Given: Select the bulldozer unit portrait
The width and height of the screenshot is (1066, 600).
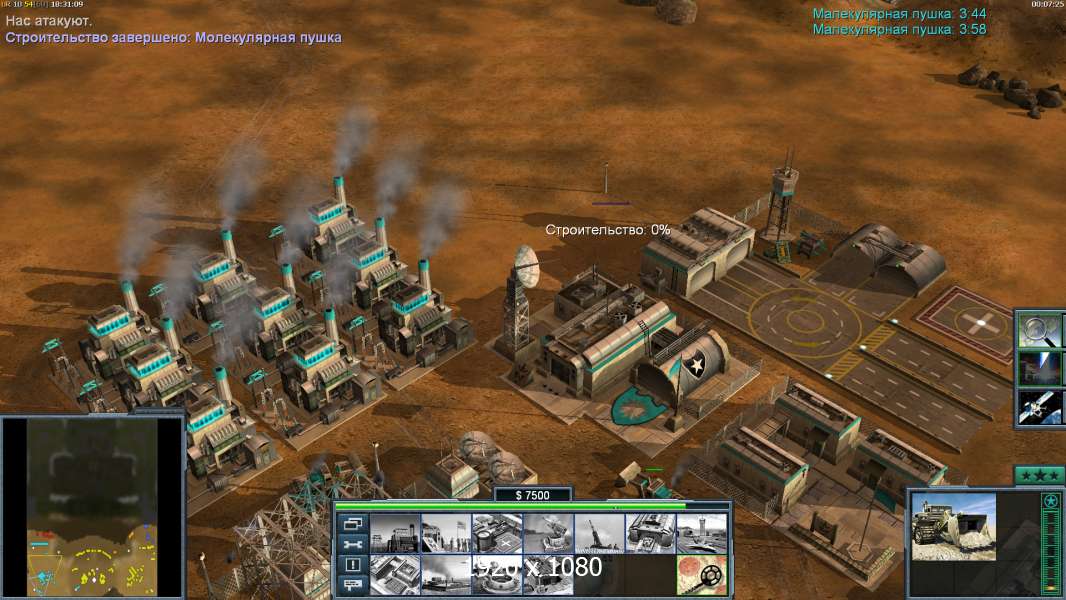Looking at the screenshot, I should coord(953,527).
